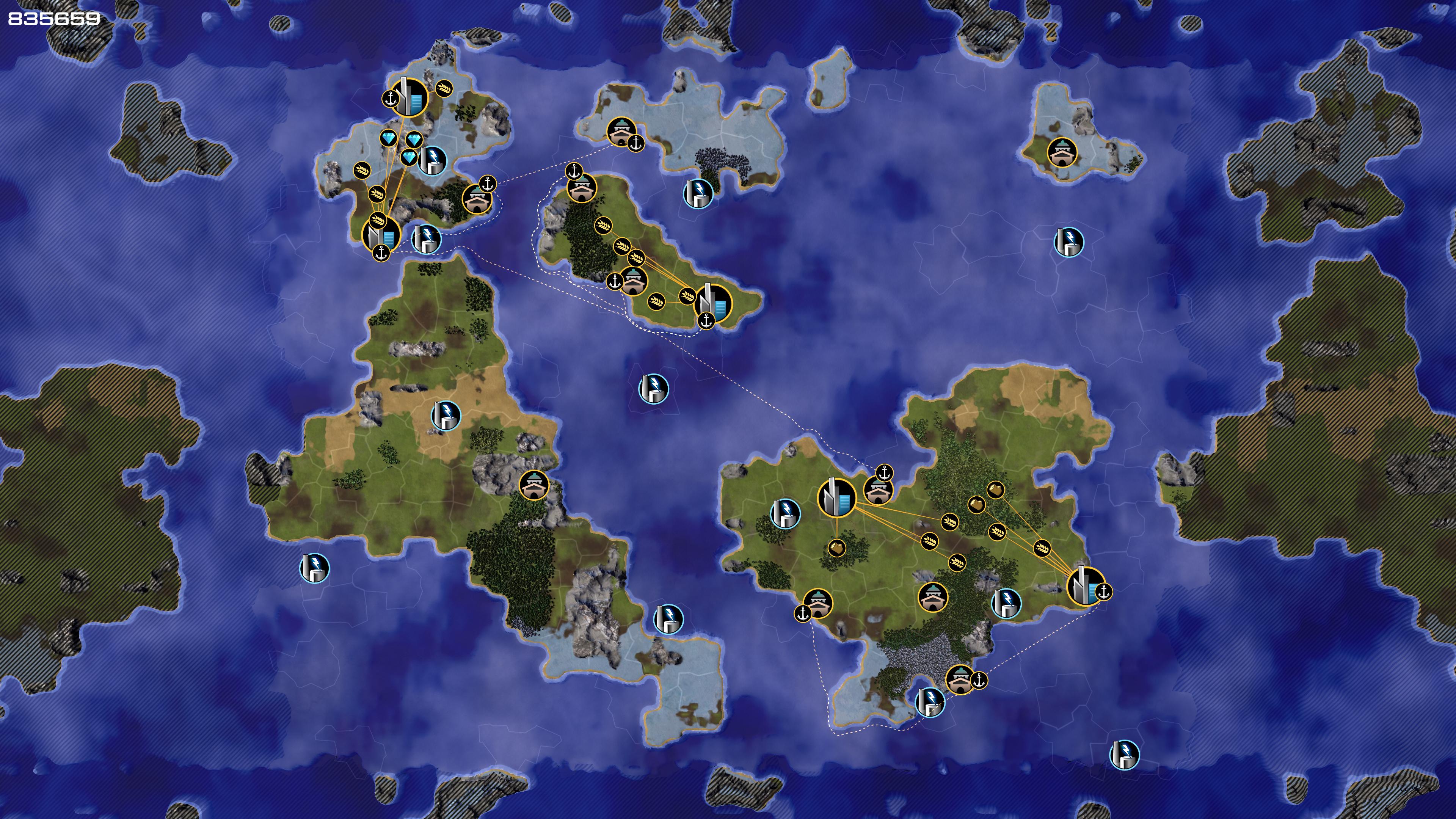This screenshot has width=1456, height=819.
Task: Select the coastal city where the gold ore lines converge
Action: (1085, 585)
